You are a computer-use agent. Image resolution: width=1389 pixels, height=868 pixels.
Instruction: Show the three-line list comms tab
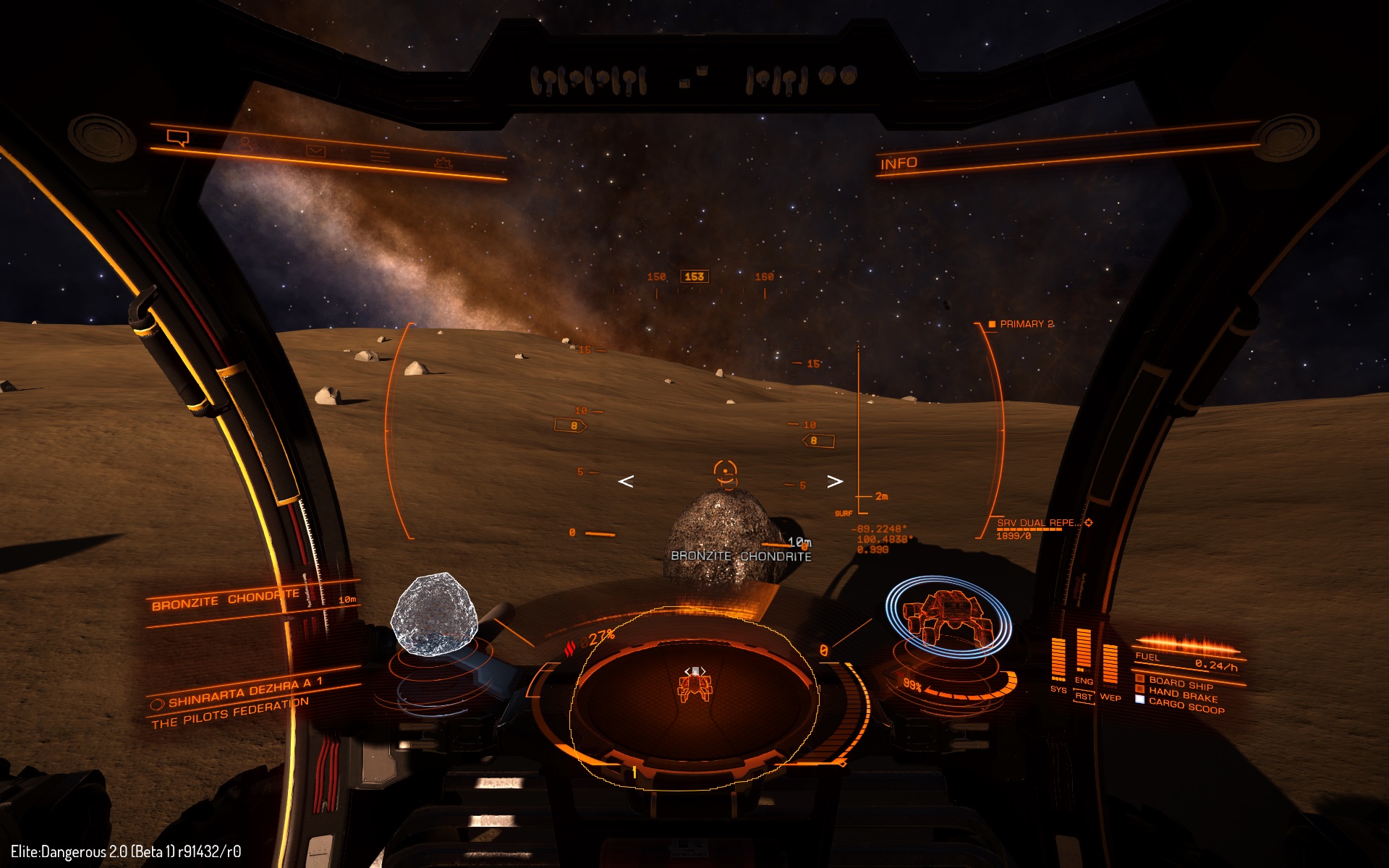[x=380, y=156]
